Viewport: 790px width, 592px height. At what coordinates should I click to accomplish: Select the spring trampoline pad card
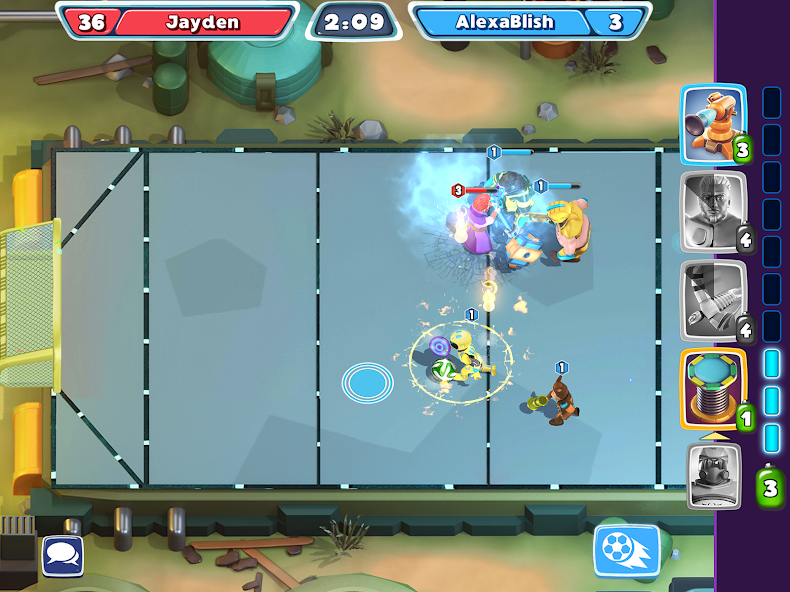click(x=714, y=388)
